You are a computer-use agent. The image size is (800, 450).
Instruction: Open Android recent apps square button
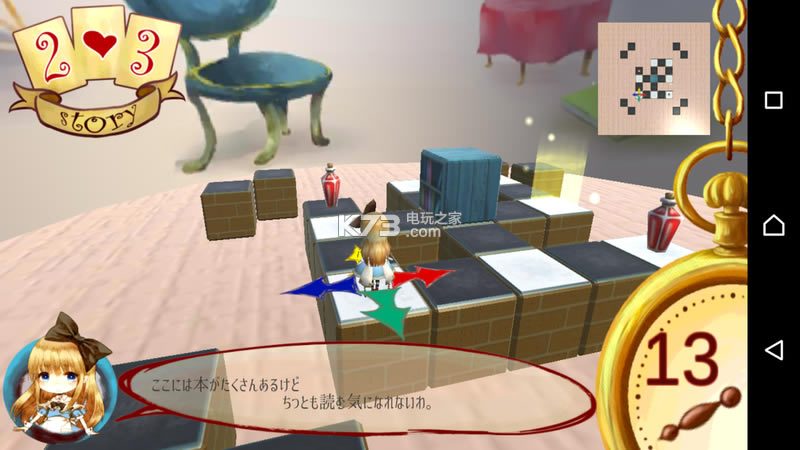click(773, 100)
